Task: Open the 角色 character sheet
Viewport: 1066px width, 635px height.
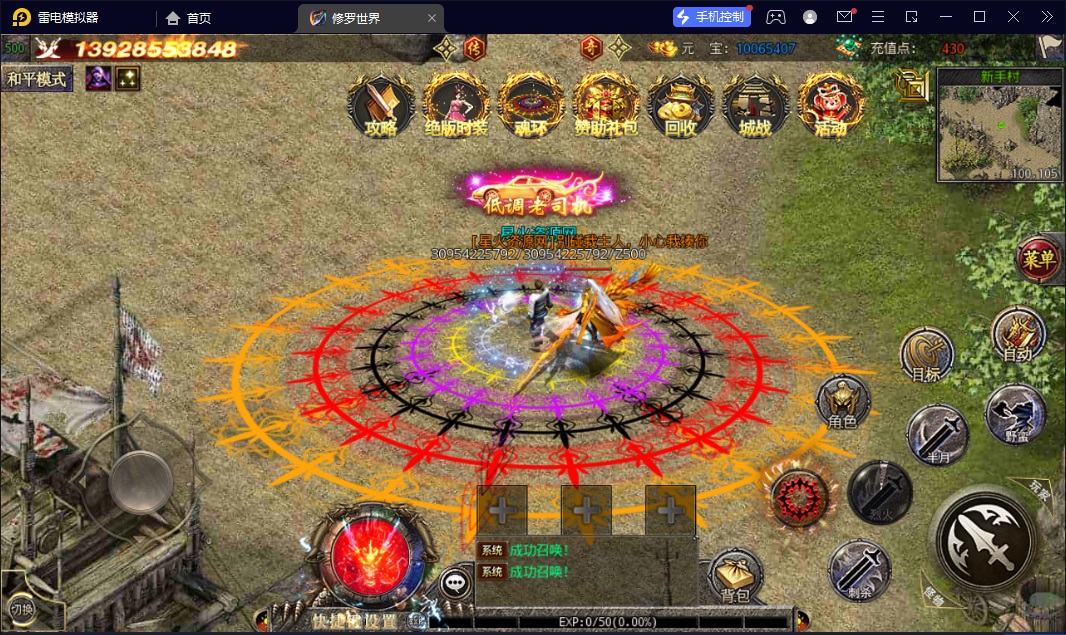Action: [843, 402]
